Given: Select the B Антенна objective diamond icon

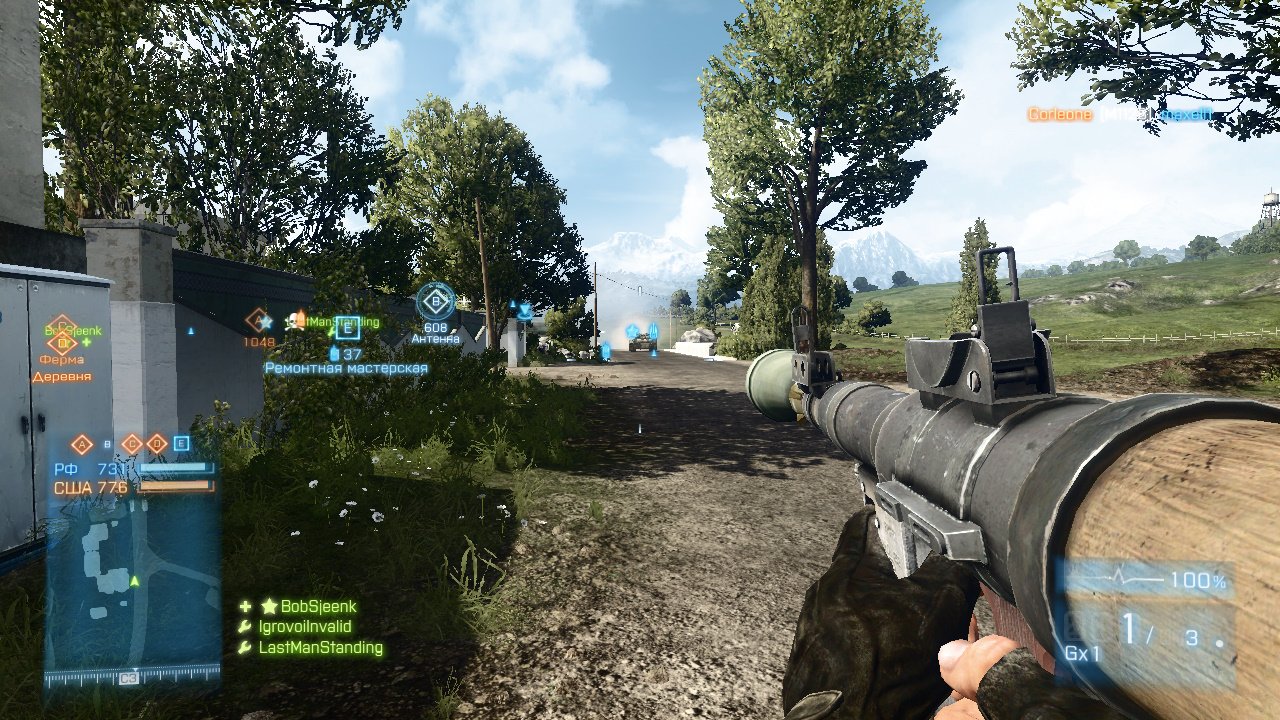Looking at the screenshot, I should (437, 299).
